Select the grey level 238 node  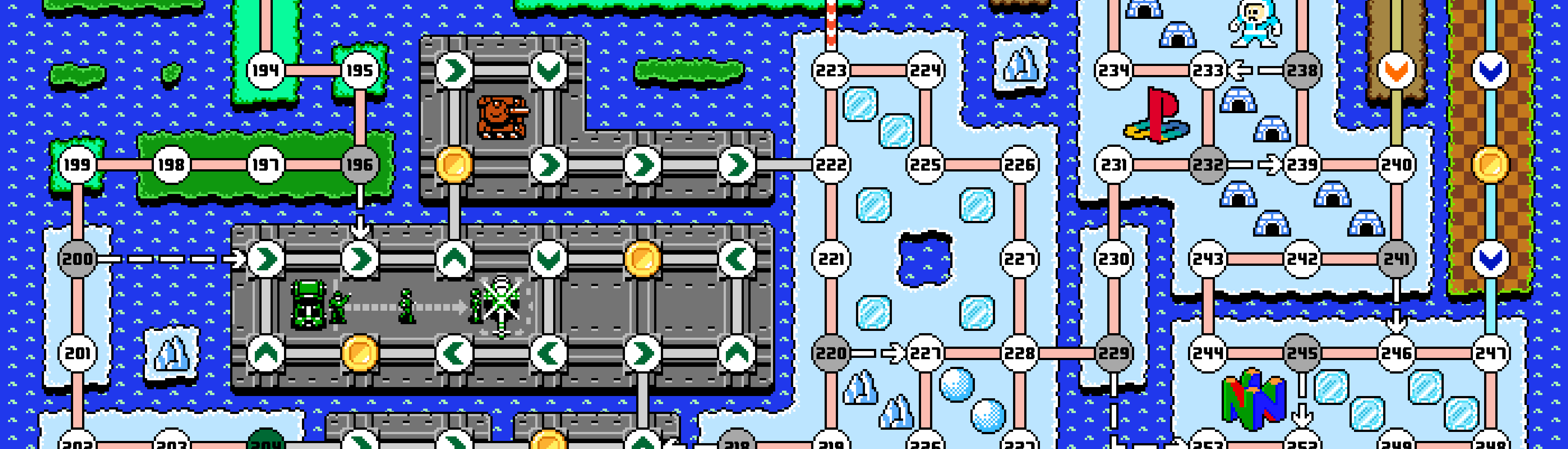point(1302,70)
